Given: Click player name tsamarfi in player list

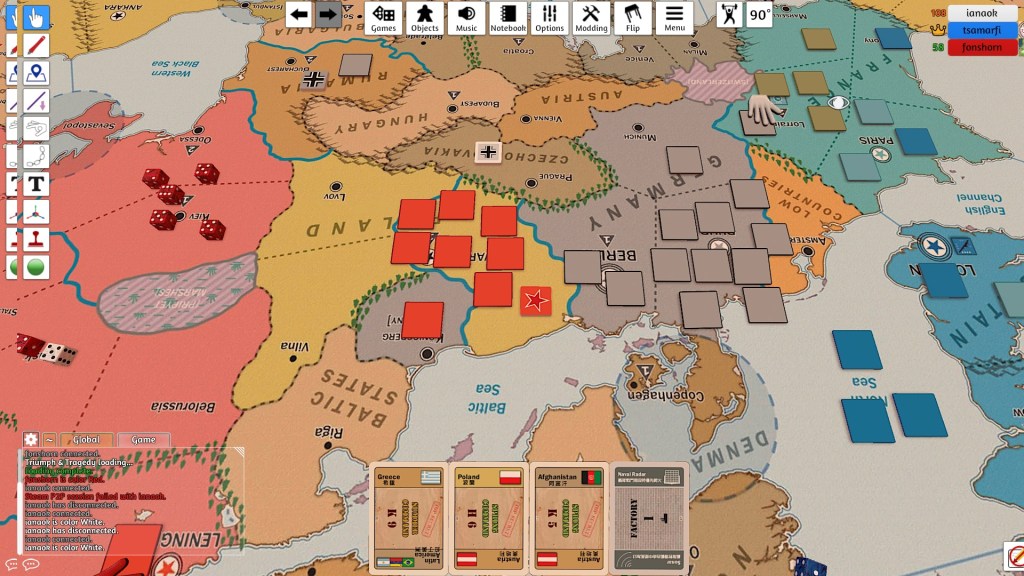Looking at the screenshot, I should [985, 30].
